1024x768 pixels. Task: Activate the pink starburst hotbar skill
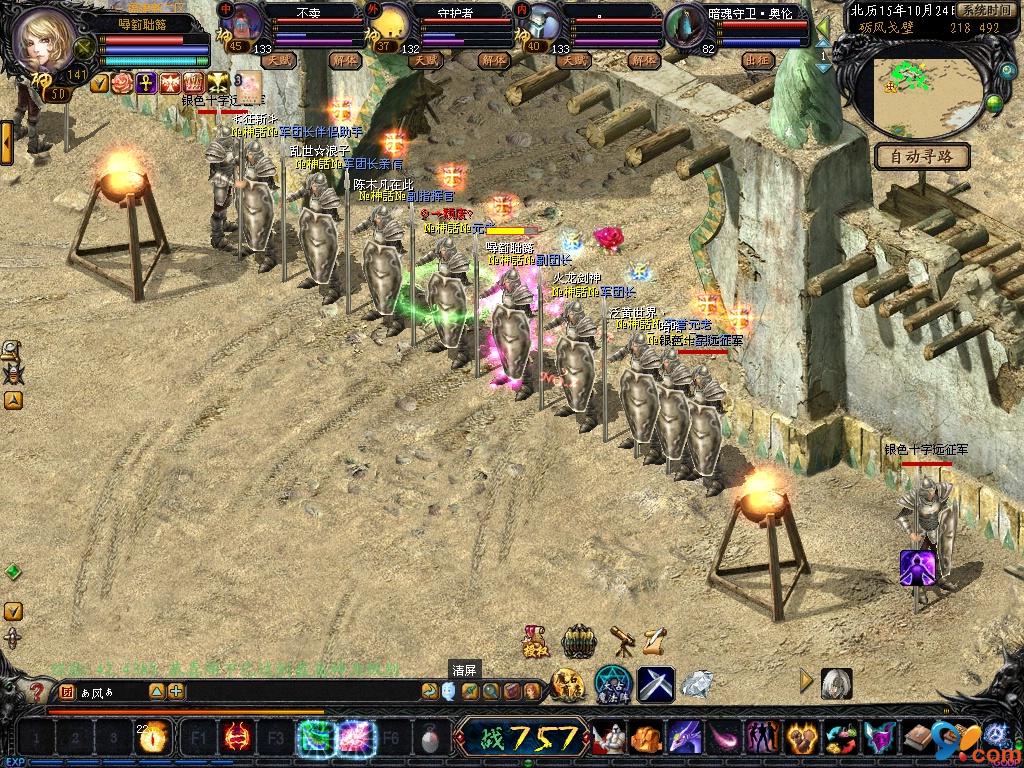(x=354, y=739)
